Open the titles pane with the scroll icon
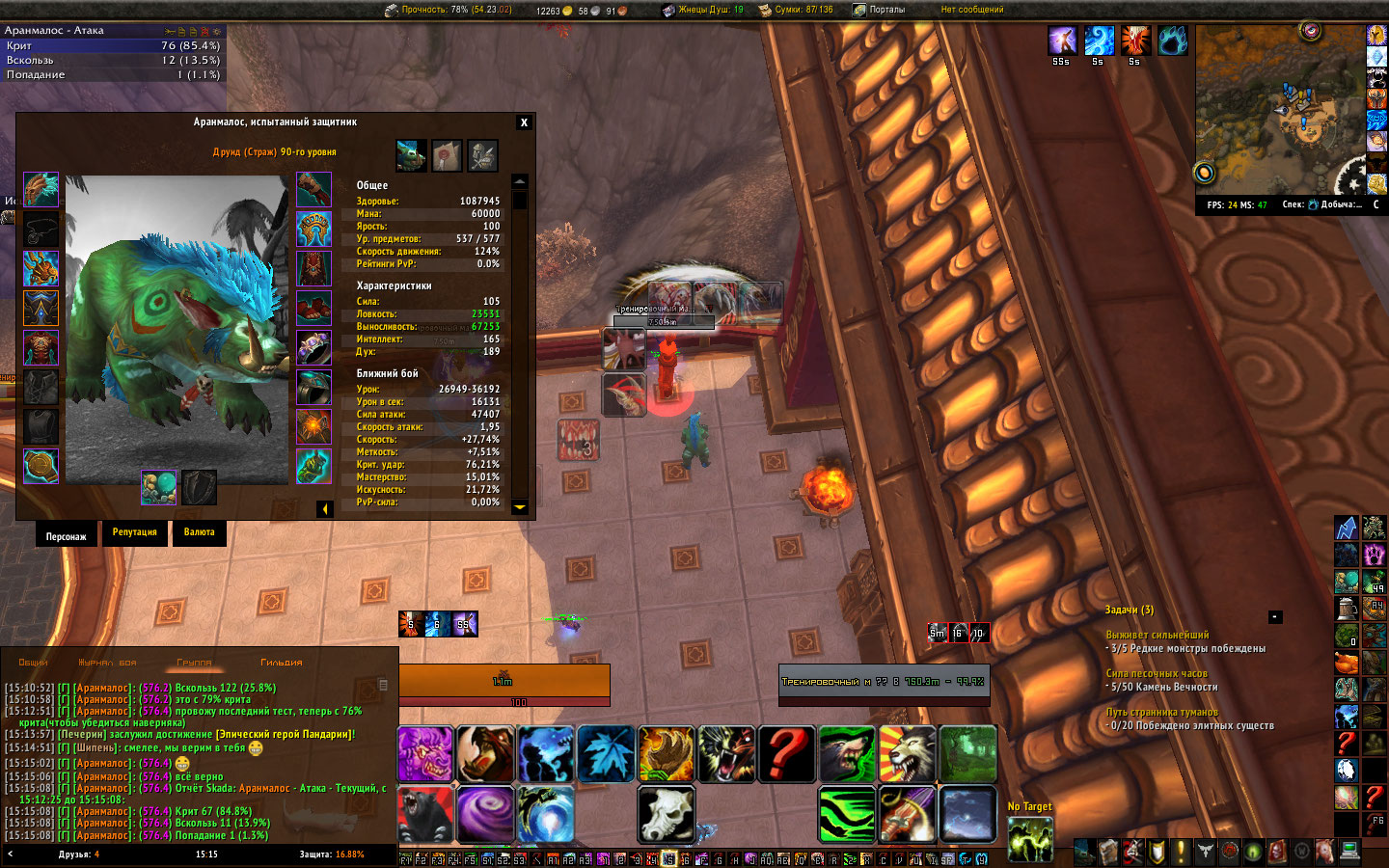 click(447, 155)
